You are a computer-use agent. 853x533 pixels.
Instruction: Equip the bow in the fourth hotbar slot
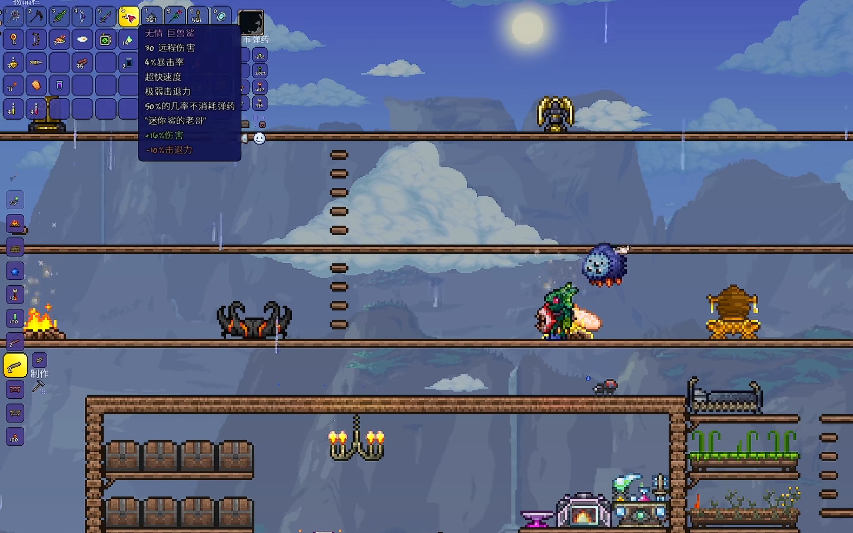coord(82,16)
